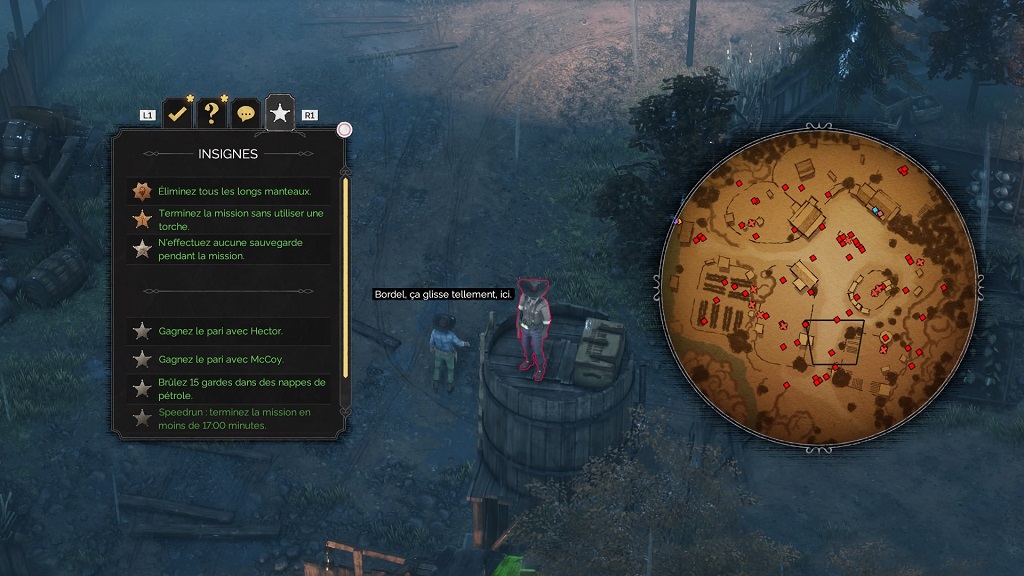Select the "Éliminez tous les longs manteaux" badge
1024x576 pixels.
pos(235,191)
